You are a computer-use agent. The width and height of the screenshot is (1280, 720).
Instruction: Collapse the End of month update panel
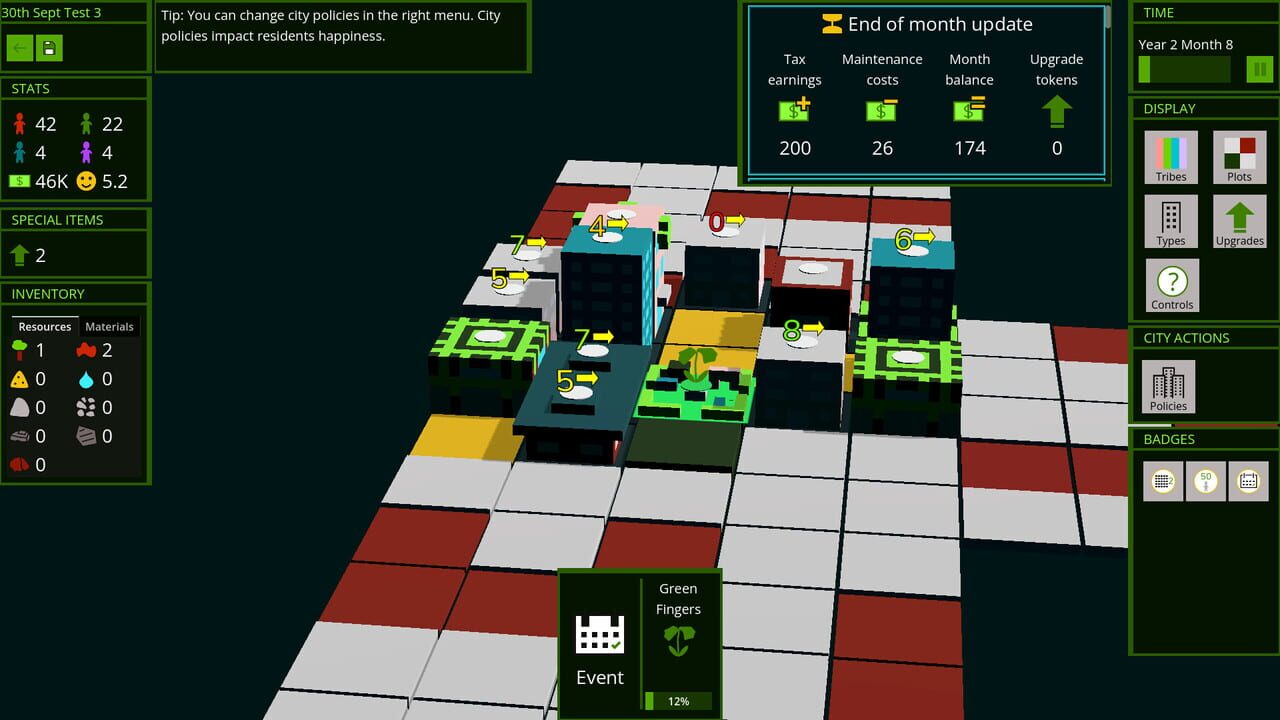(x=926, y=23)
